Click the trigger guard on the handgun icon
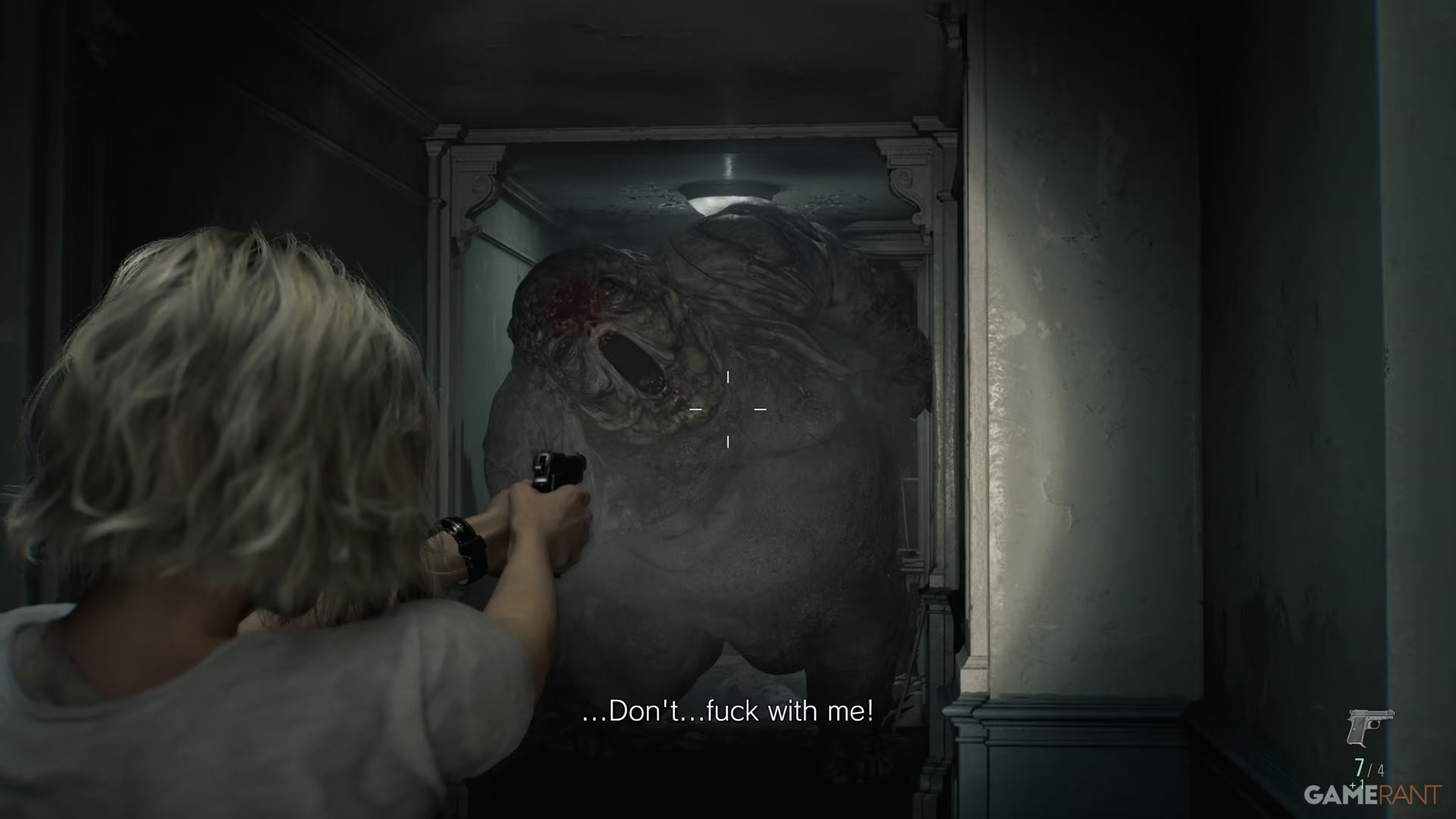 click(x=1374, y=725)
